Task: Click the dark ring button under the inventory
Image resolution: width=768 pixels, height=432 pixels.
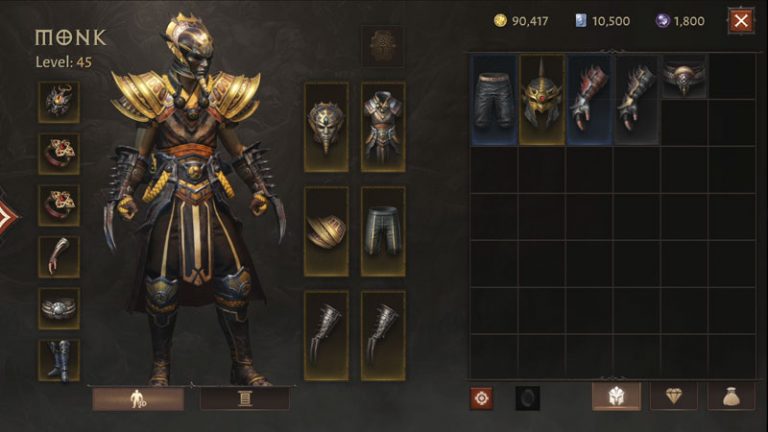Action: (x=527, y=398)
